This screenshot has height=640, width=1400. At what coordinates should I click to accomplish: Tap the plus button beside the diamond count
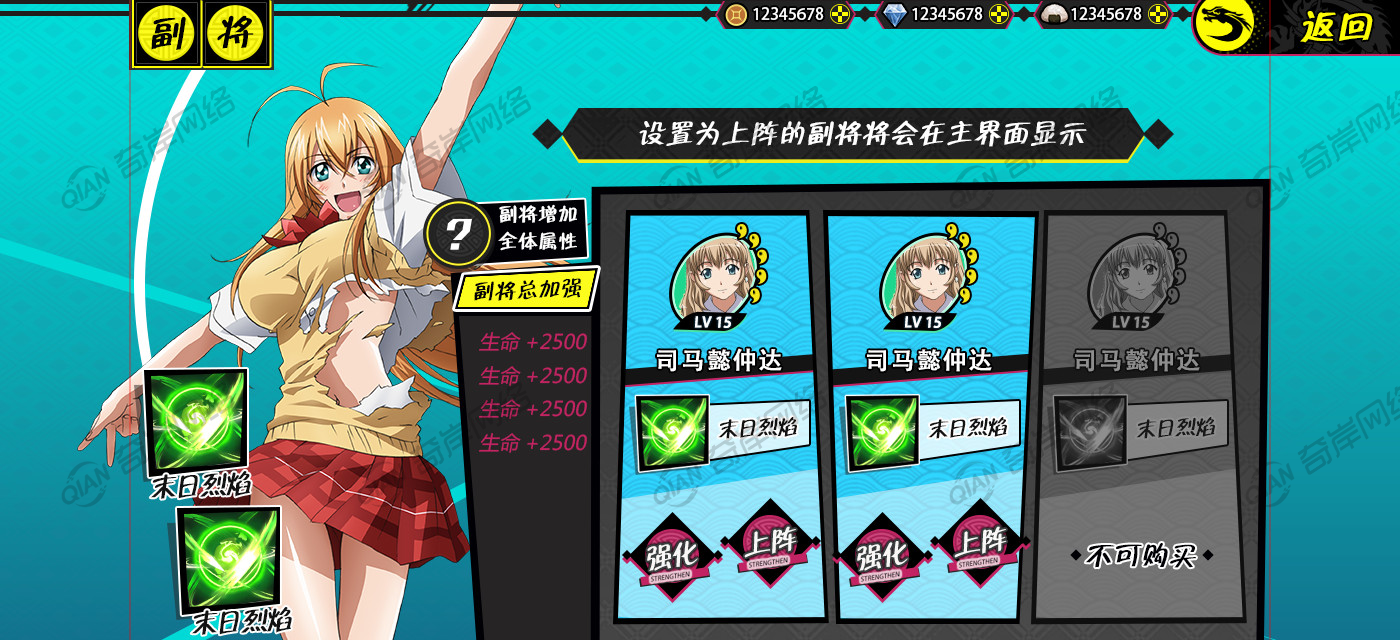tap(999, 14)
